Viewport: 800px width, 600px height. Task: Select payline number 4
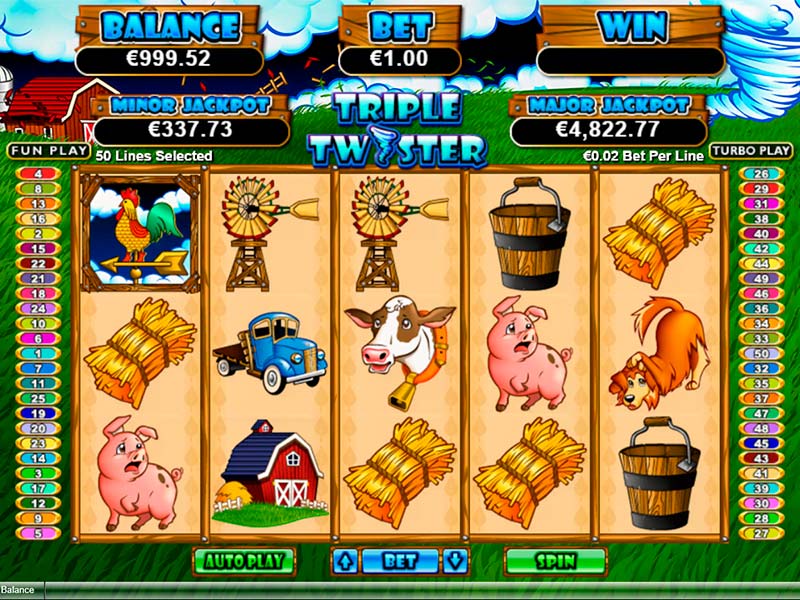39,174
